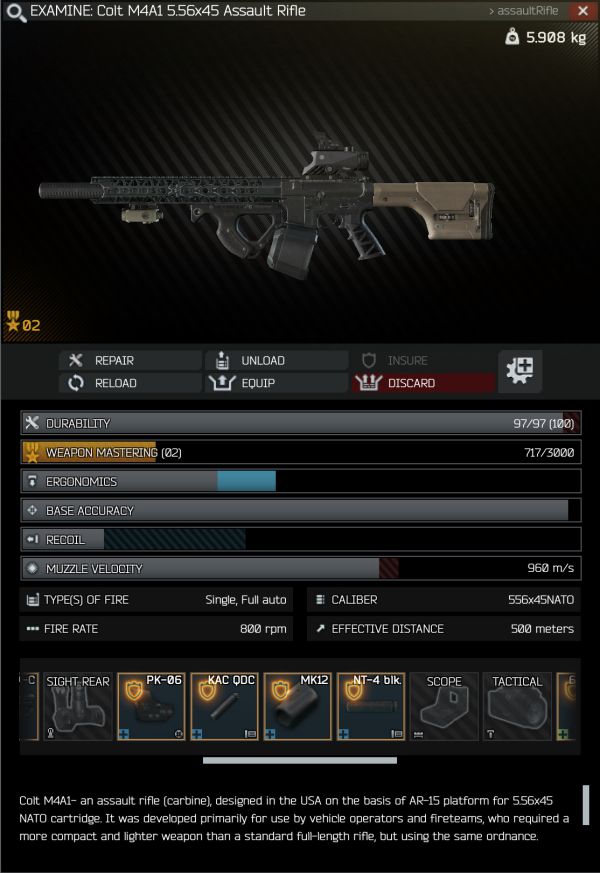Select the MK12 gas block slot
600x873 pixels.
(x=297, y=706)
